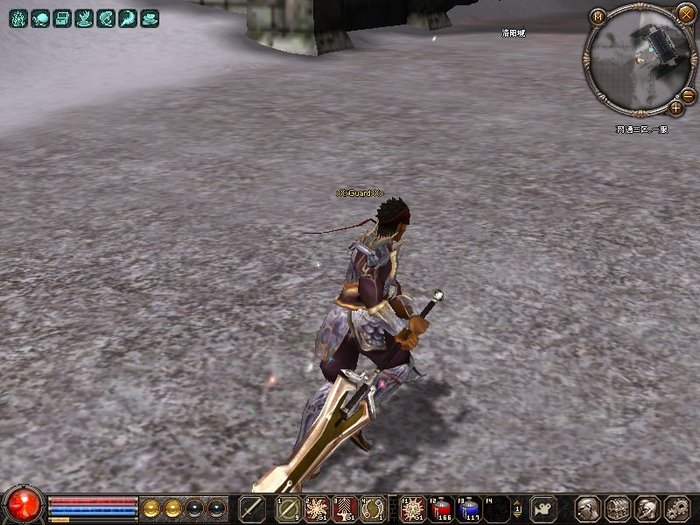Open the character helmet menu icon
This screenshot has width=700, height=525.
click(588, 508)
